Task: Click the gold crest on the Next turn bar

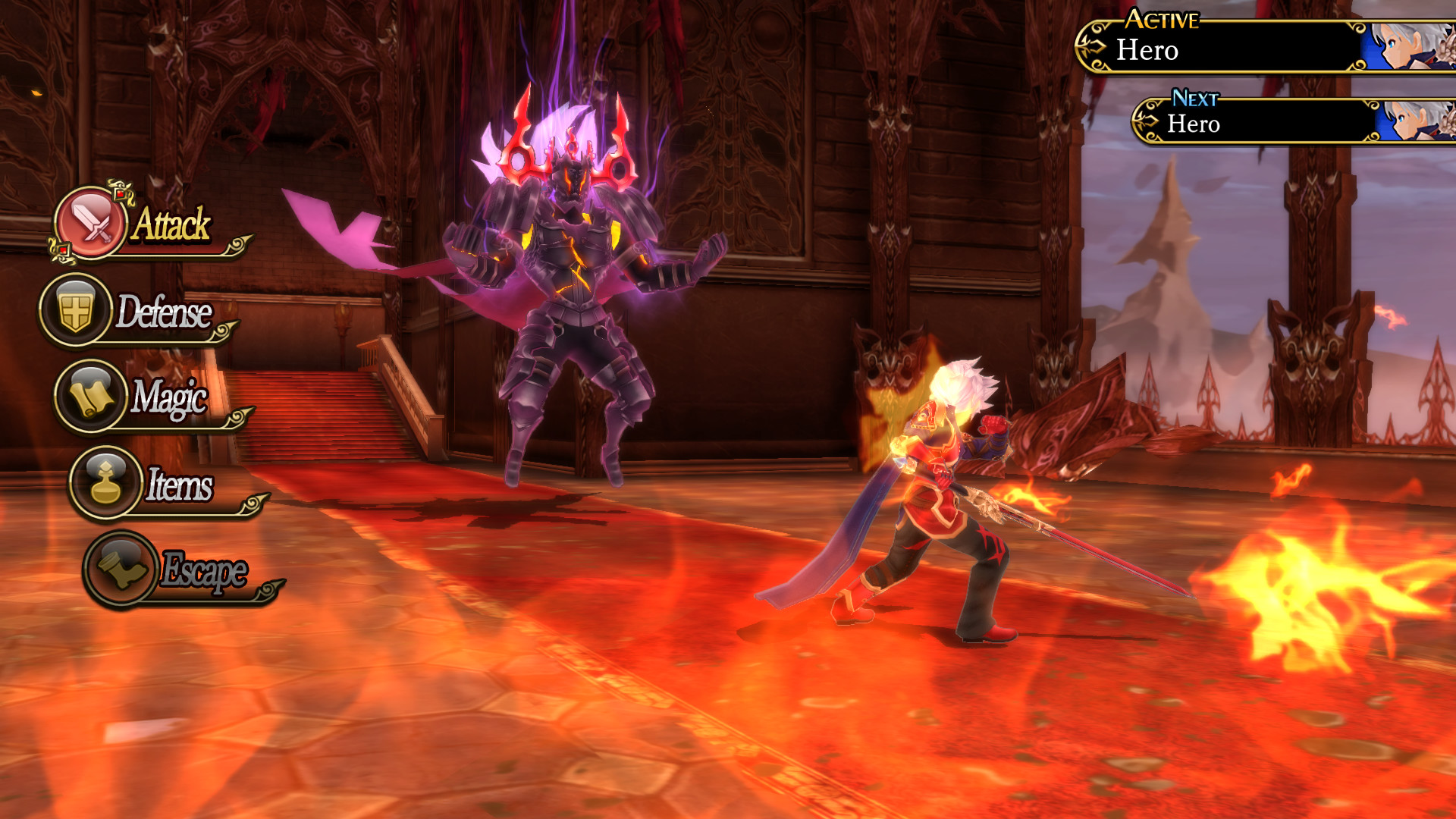Action: tap(1147, 120)
